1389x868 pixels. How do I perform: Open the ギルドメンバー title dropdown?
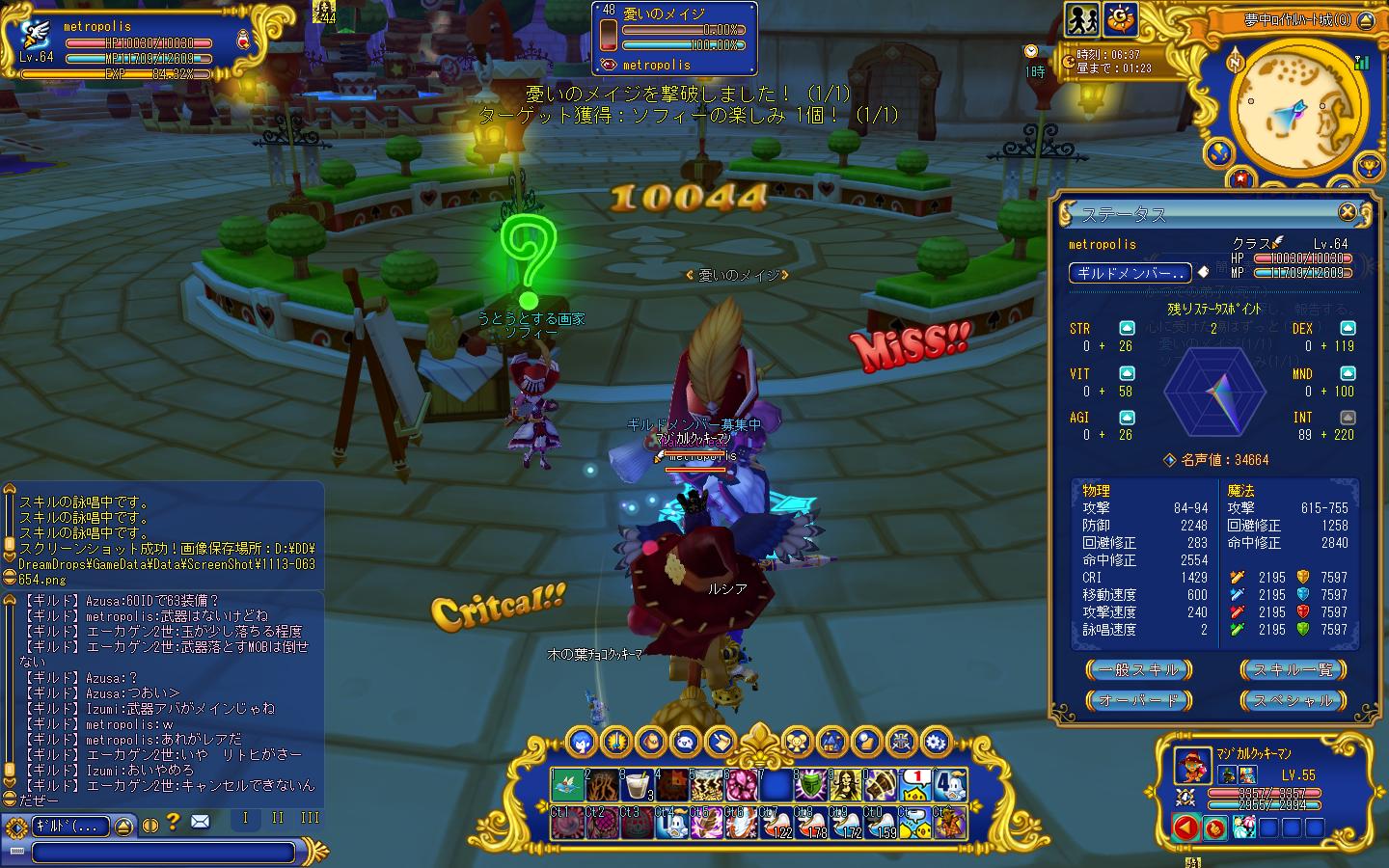pos(1130,273)
